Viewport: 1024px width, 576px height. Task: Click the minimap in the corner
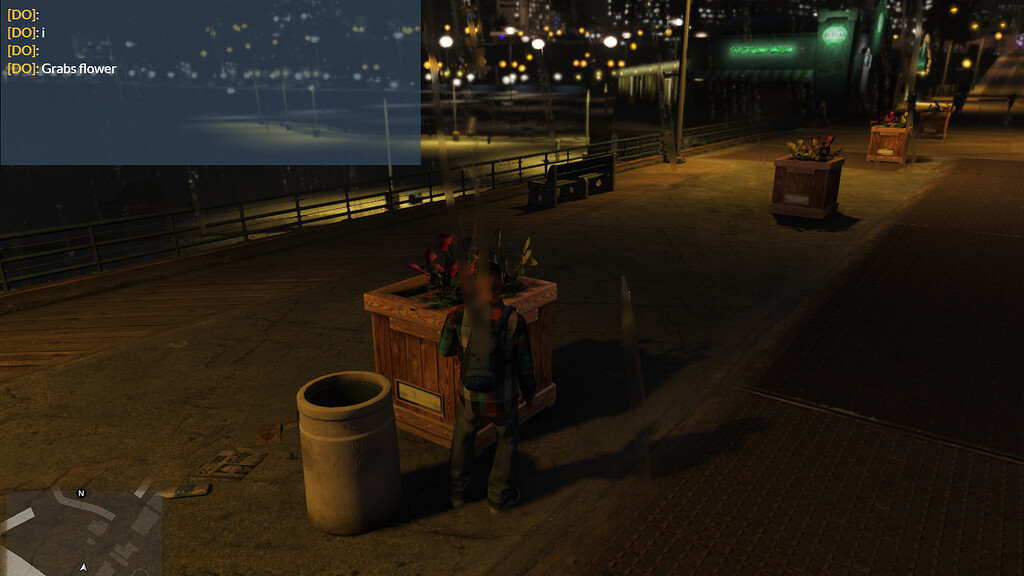pyautogui.click(x=82, y=531)
